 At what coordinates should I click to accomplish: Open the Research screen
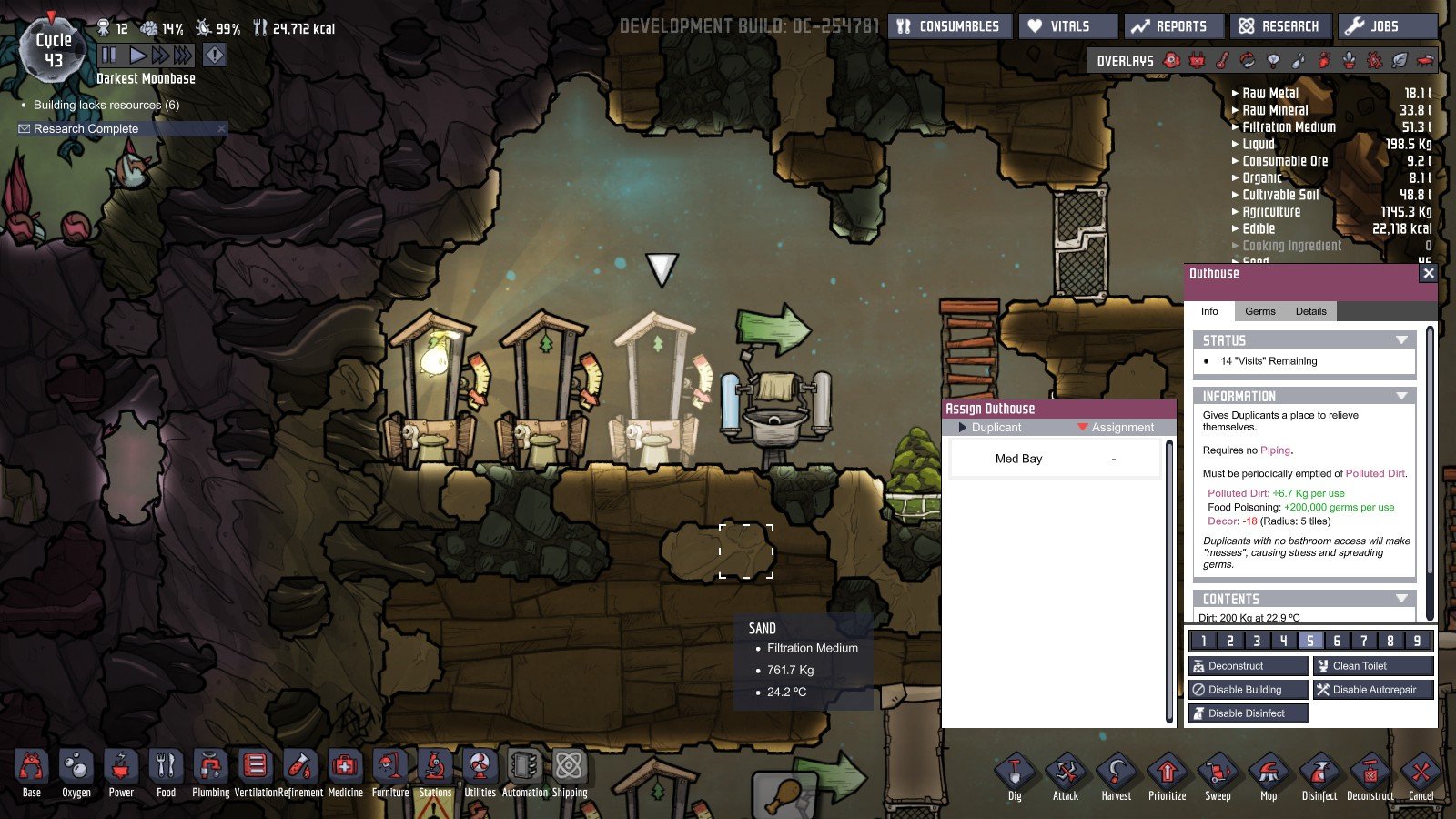pyautogui.click(x=1280, y=26)
